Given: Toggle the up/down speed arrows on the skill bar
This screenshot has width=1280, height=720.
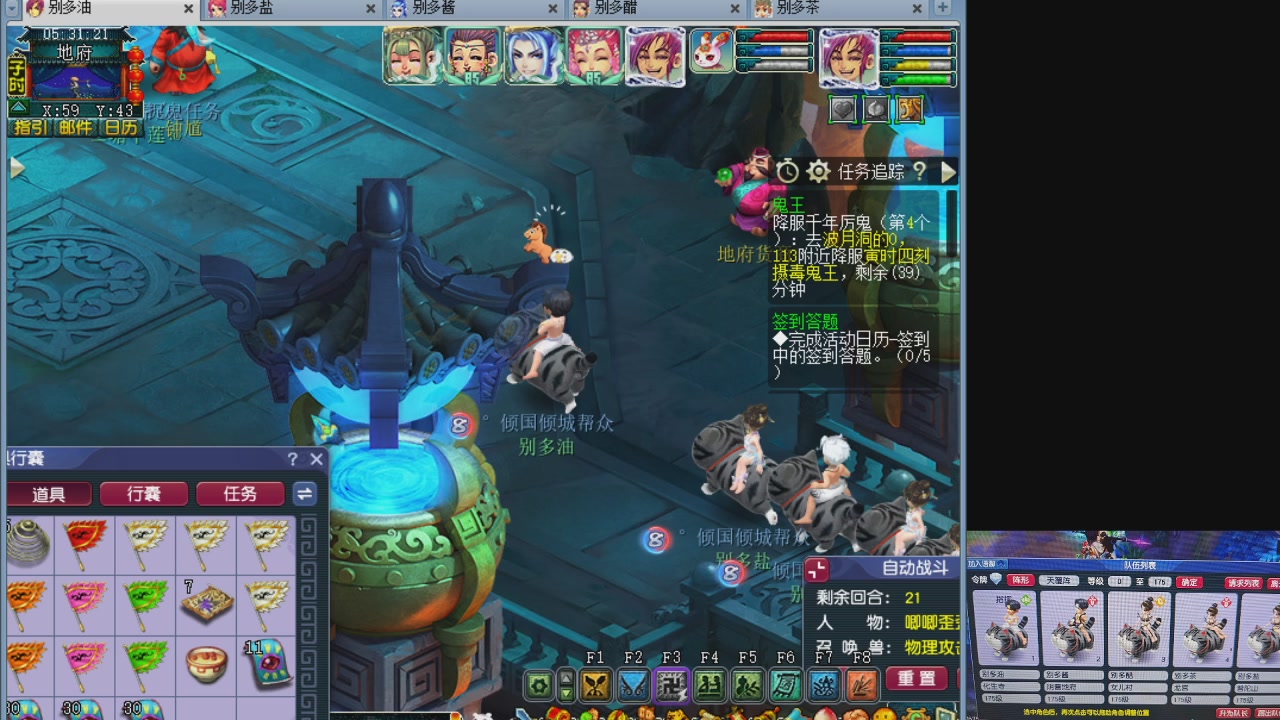Looking at the screenshot, I should pyautogui.click(x=565, y=685).
